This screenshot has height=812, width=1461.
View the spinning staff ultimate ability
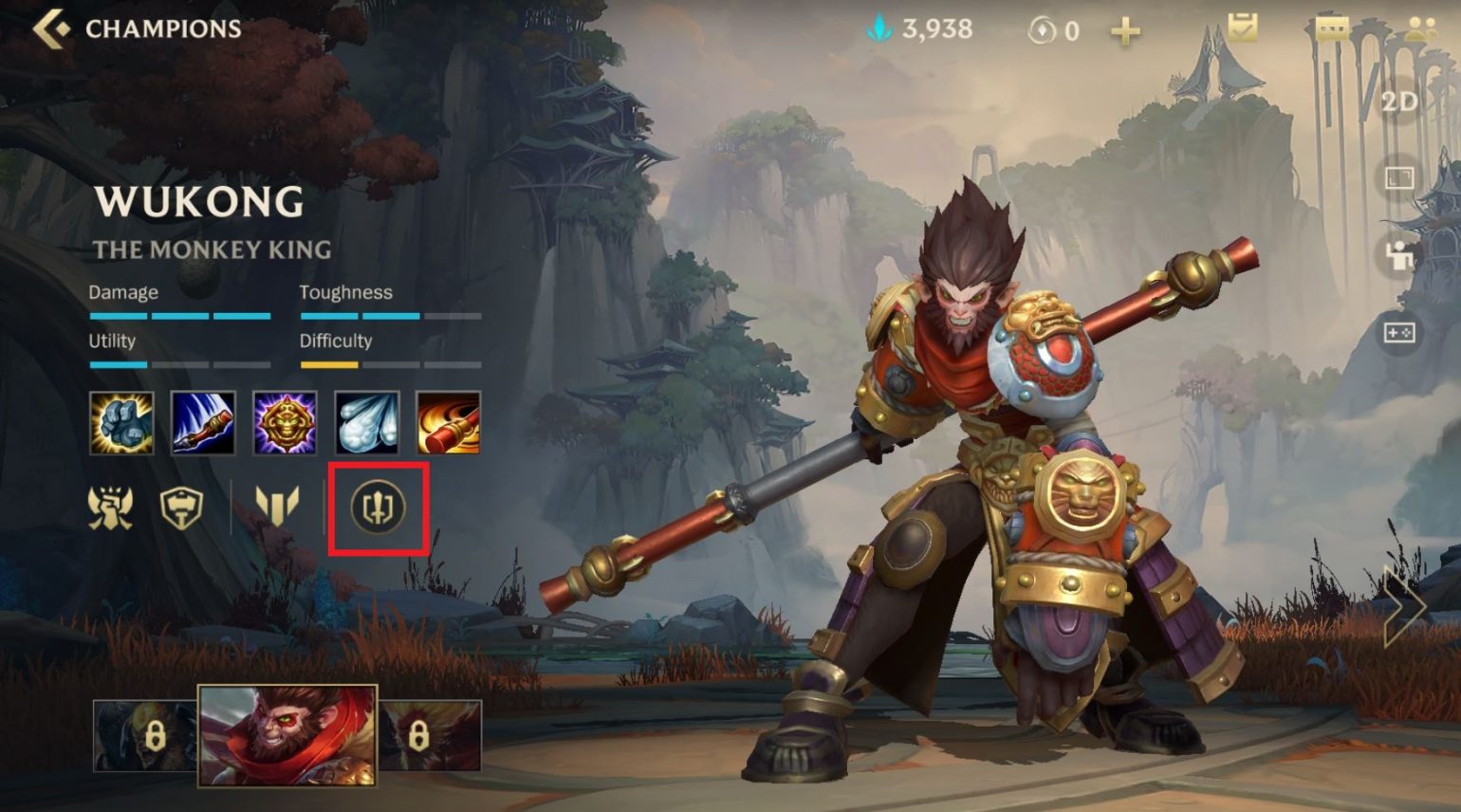[449, 422]
